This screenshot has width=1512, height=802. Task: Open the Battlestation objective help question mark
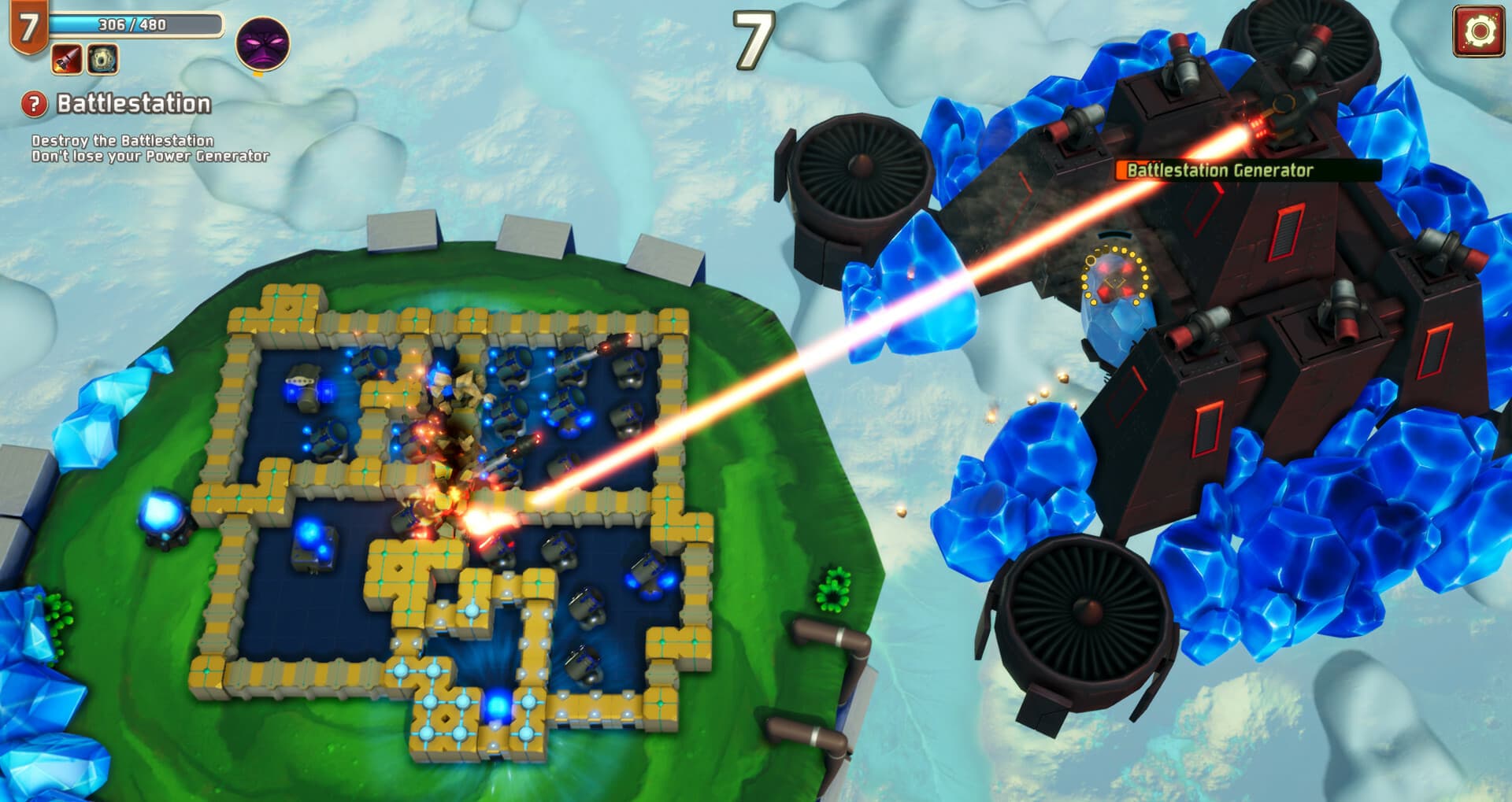pos(33,103)
